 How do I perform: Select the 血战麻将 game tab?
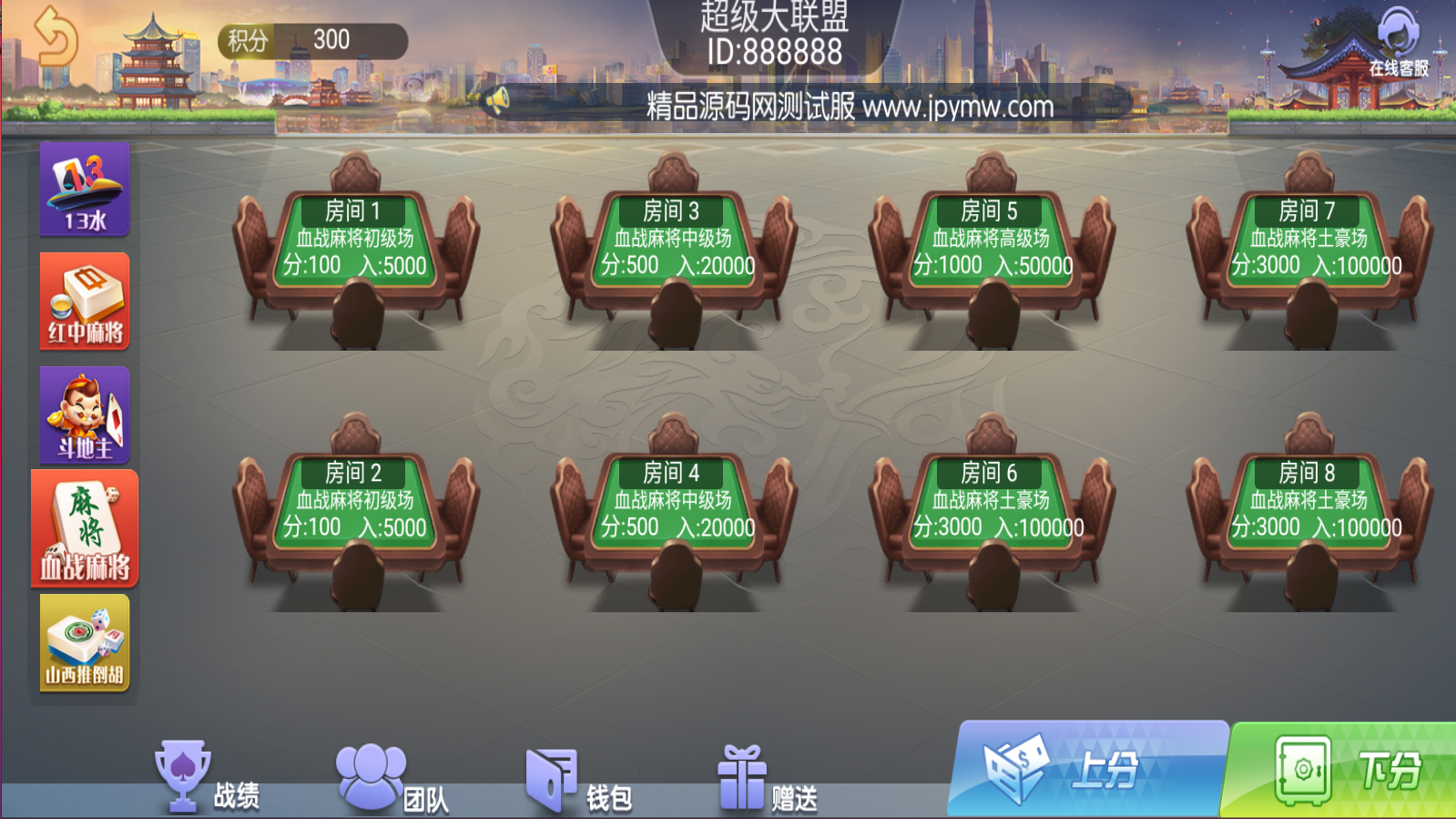[x=85, y=529]
